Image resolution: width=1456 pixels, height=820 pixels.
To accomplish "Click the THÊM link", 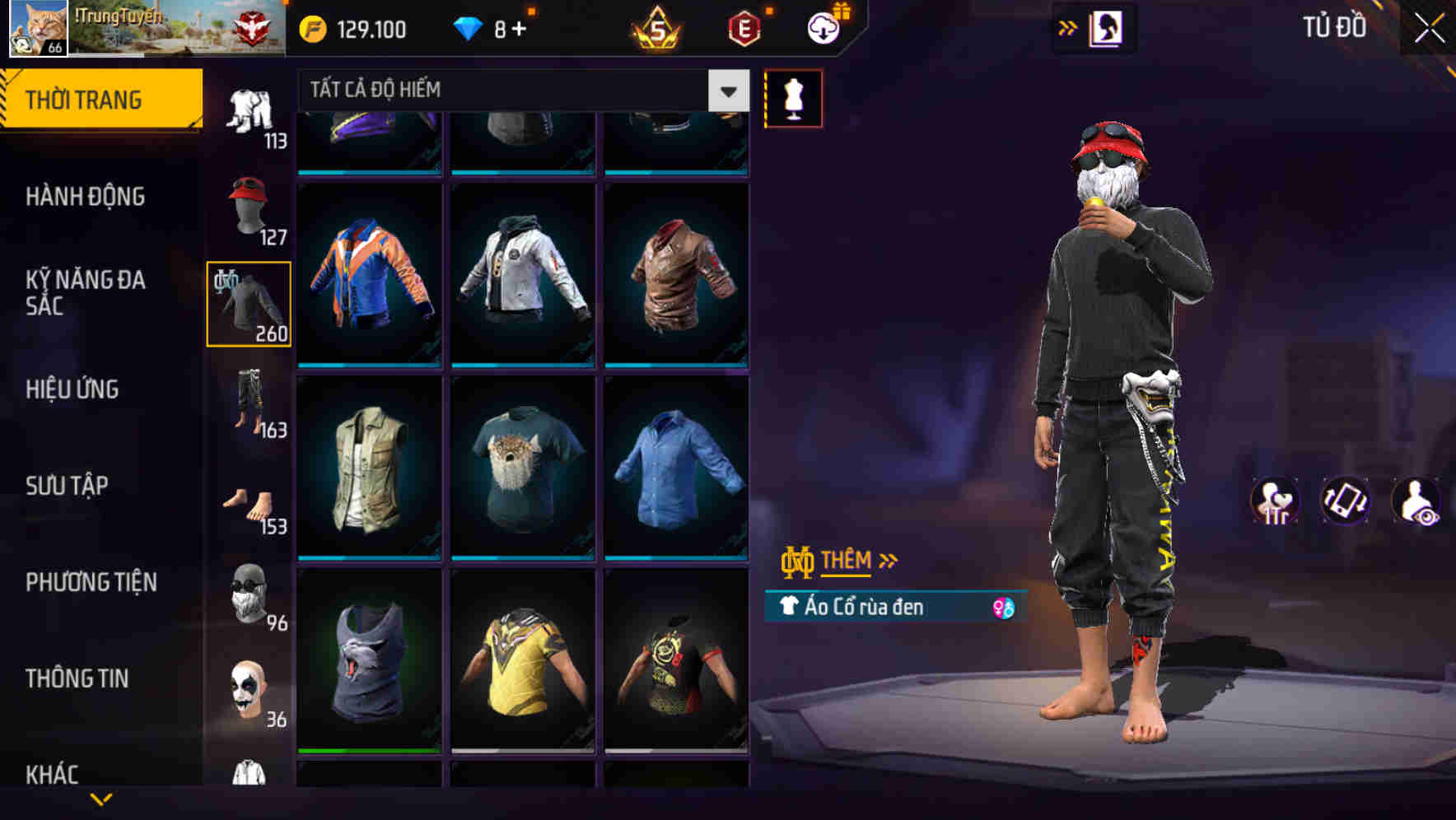I will 848,561.
